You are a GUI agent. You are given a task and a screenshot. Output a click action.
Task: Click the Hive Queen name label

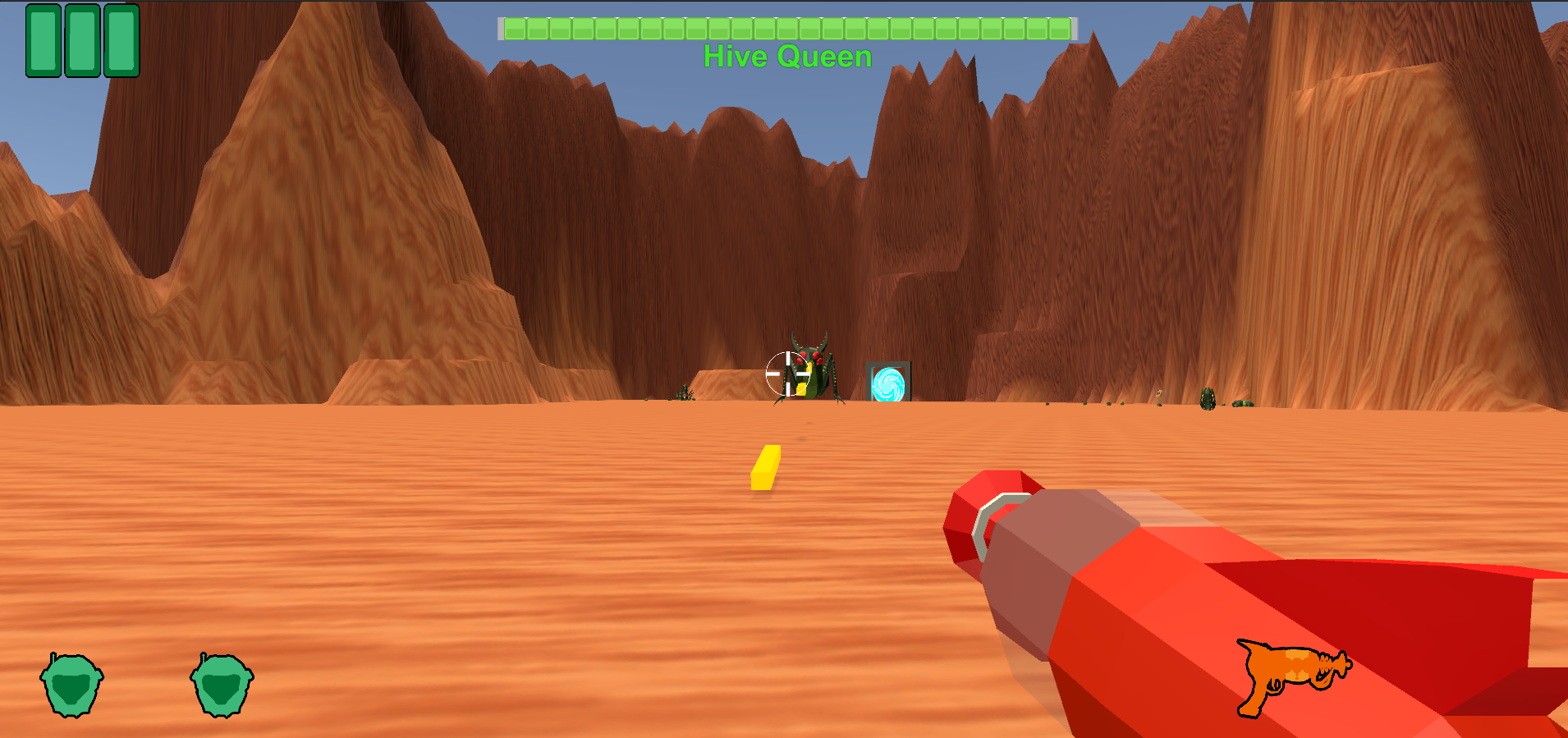point(787,56)
